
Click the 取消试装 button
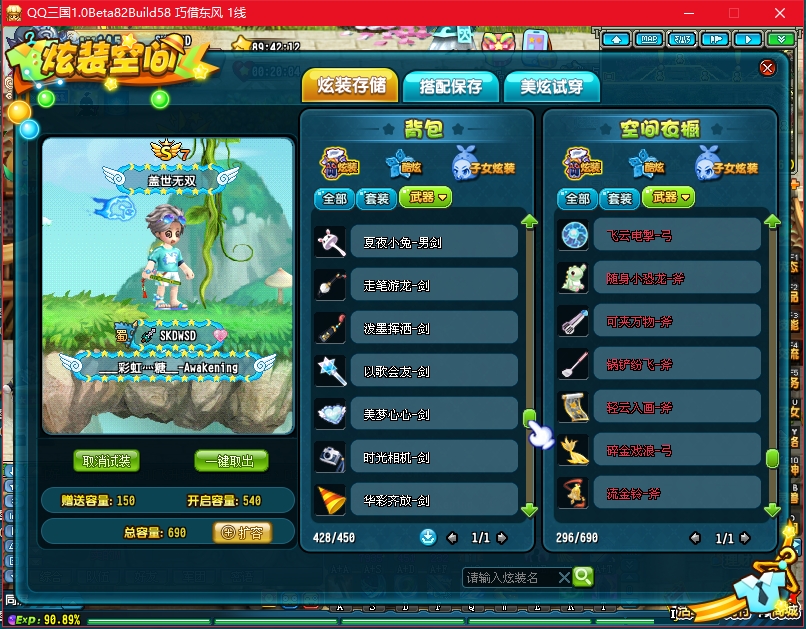pos(107,461)
